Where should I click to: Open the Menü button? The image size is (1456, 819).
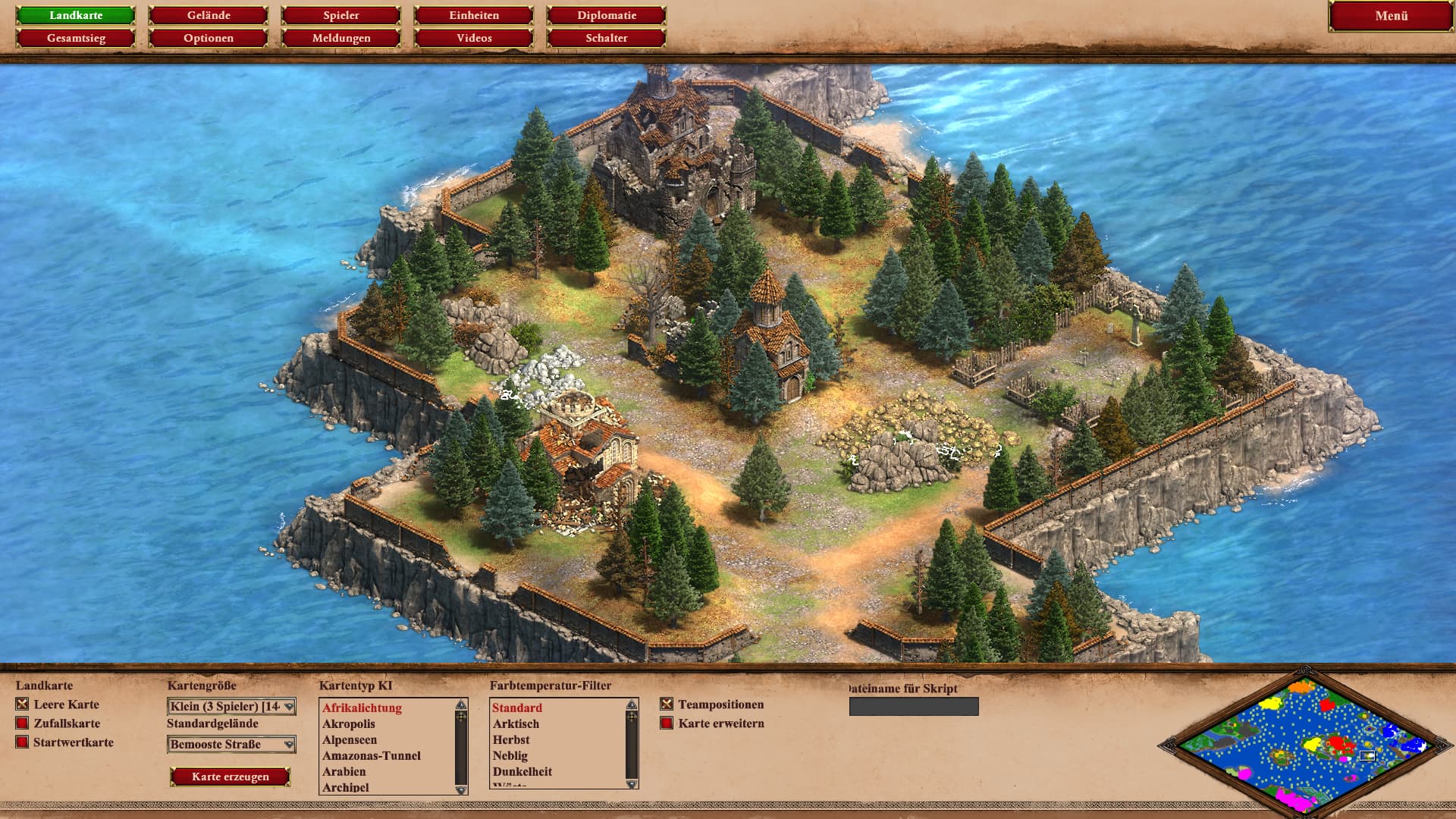pyautogui.click(x=1391, y=16)
